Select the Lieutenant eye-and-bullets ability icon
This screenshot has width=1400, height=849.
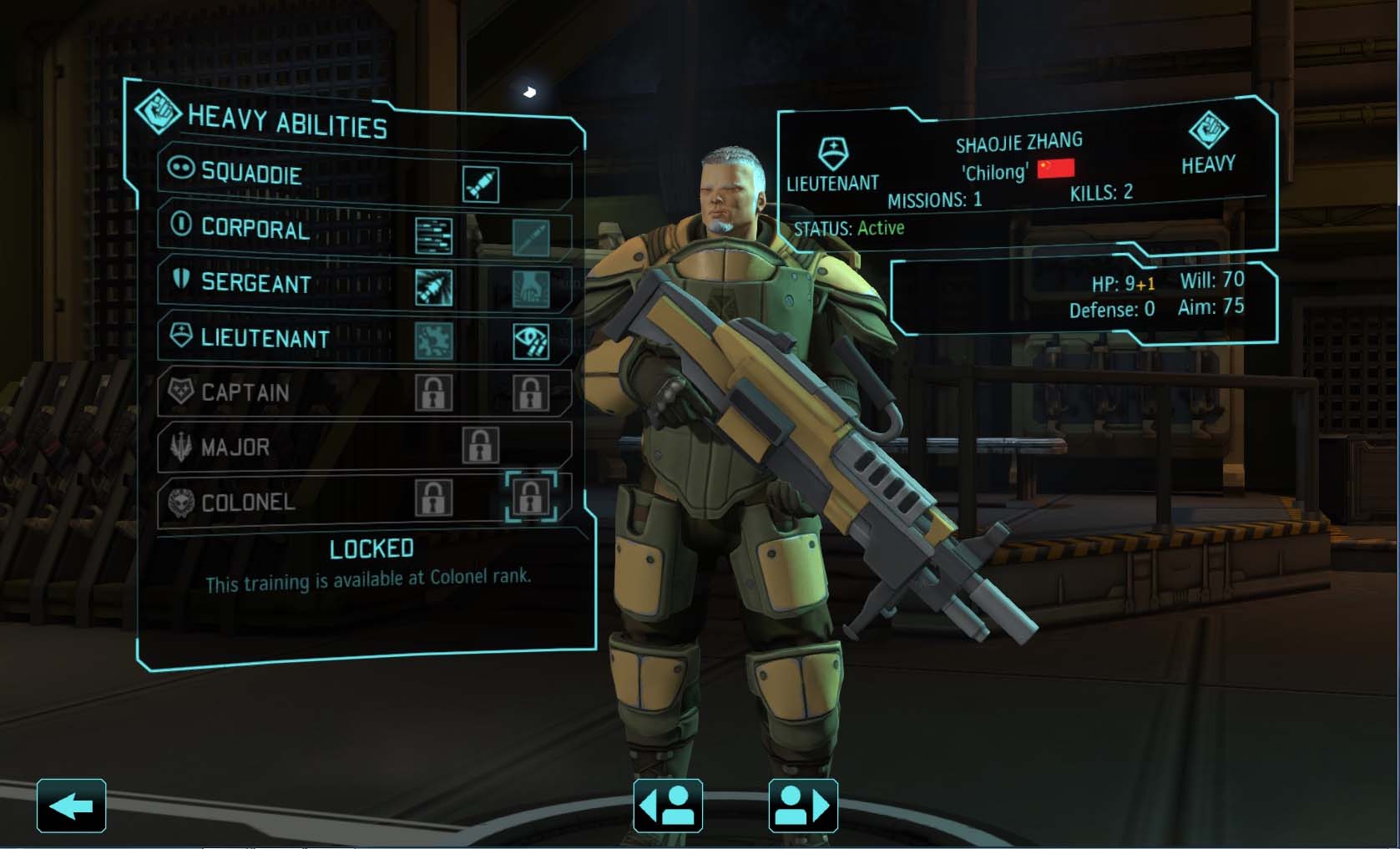click(x=530, y=341)
